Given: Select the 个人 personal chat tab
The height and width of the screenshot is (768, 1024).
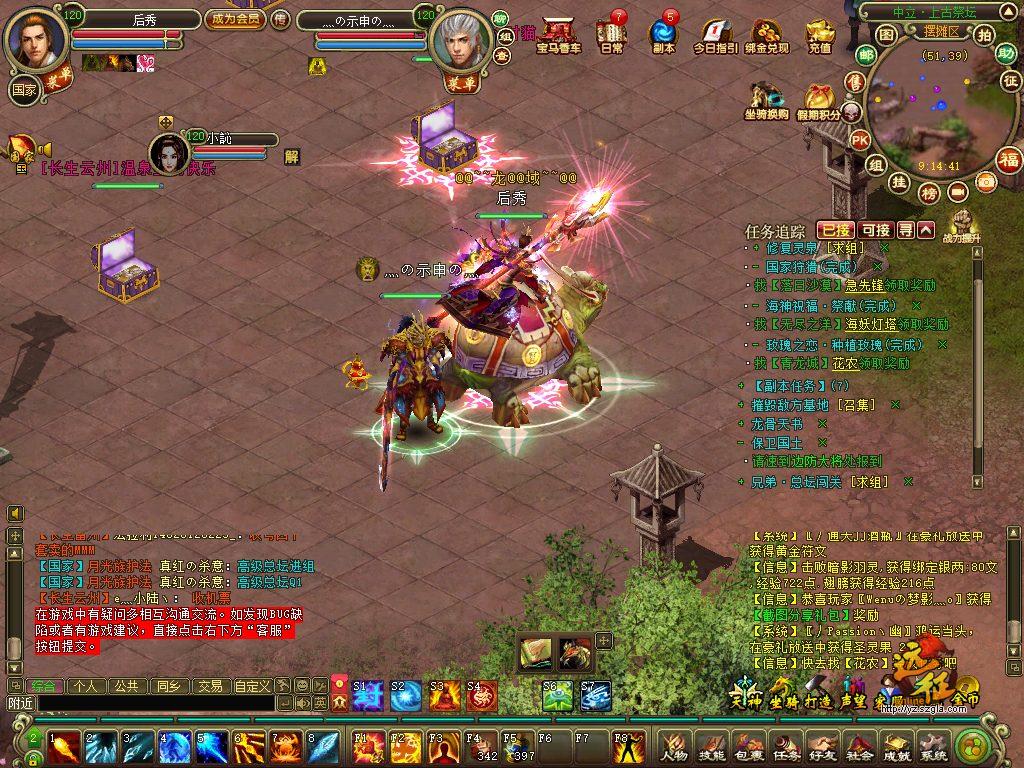Looking at the screenshot, I should 85,686.
